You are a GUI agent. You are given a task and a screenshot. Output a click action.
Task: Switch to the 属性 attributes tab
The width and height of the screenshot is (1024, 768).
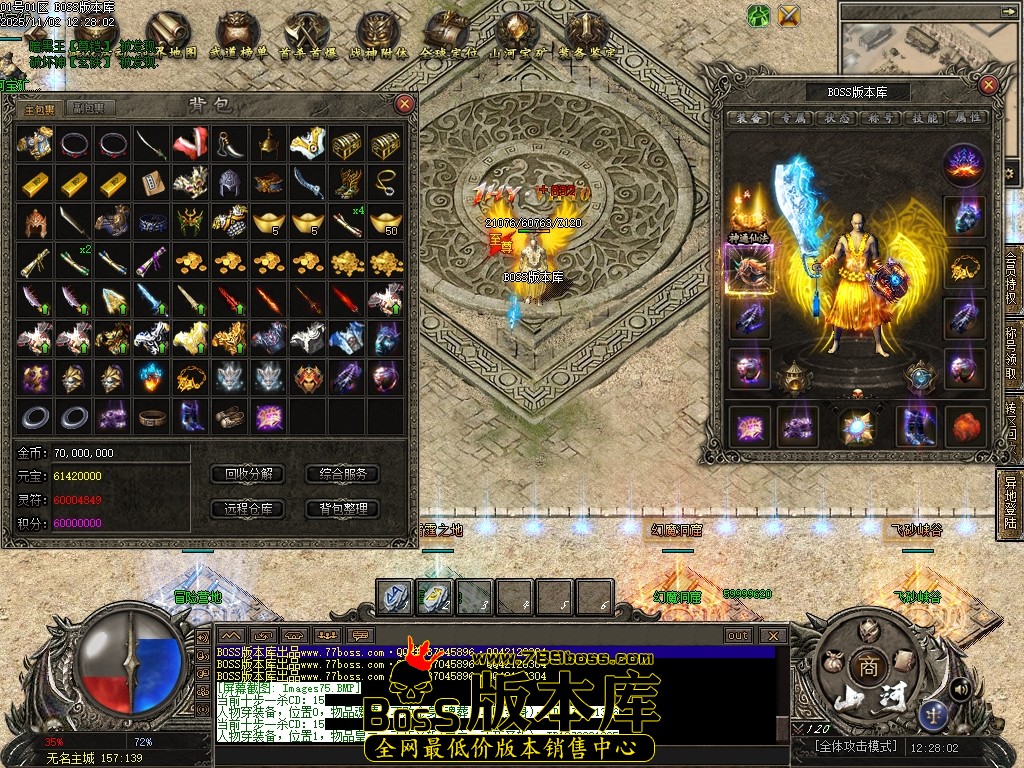968,118
